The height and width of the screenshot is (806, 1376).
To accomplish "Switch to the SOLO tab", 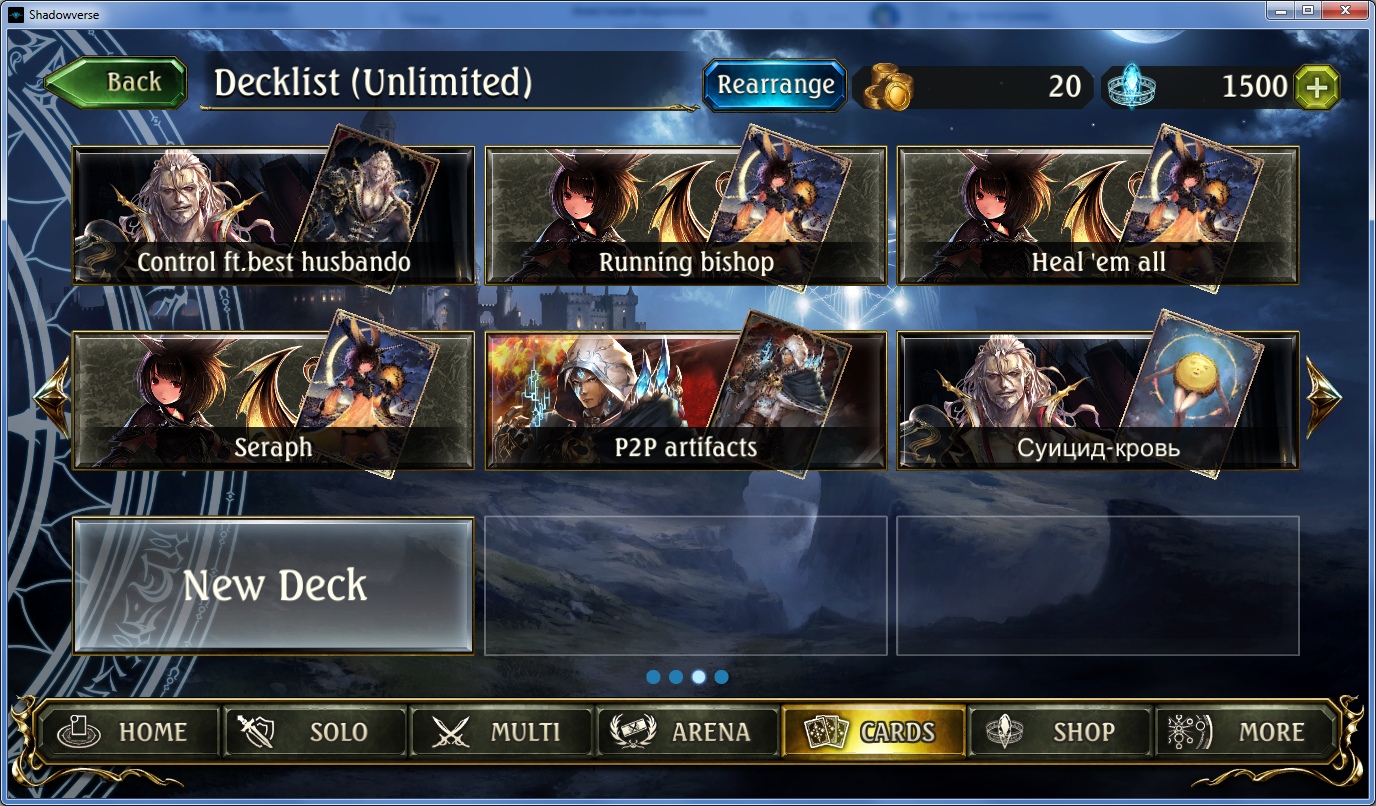I will coord(314,732).
